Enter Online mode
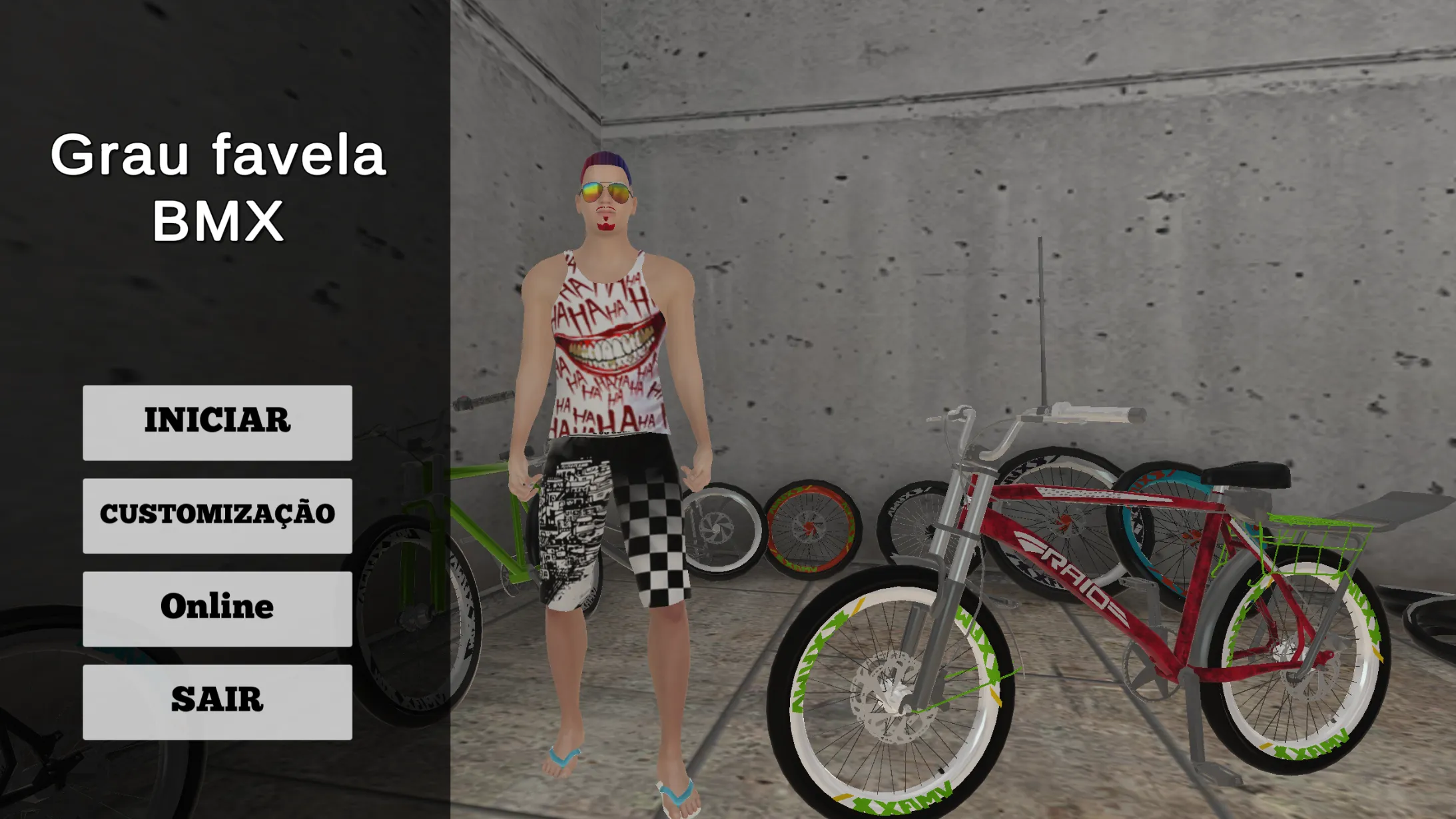This screenshot has width=1456, height=819. point(217,609)
